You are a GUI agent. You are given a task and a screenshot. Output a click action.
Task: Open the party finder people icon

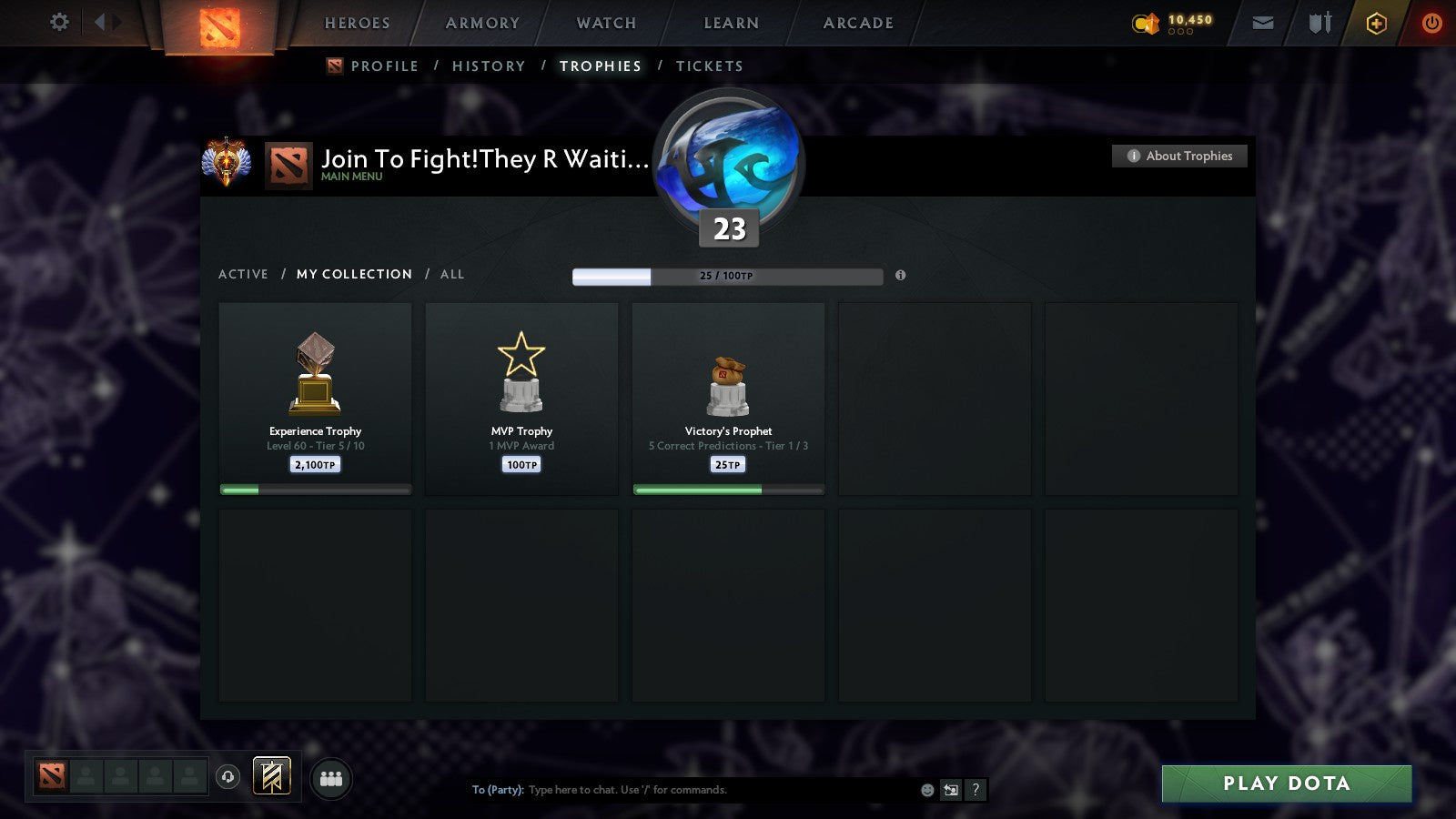tap(331, 778)
